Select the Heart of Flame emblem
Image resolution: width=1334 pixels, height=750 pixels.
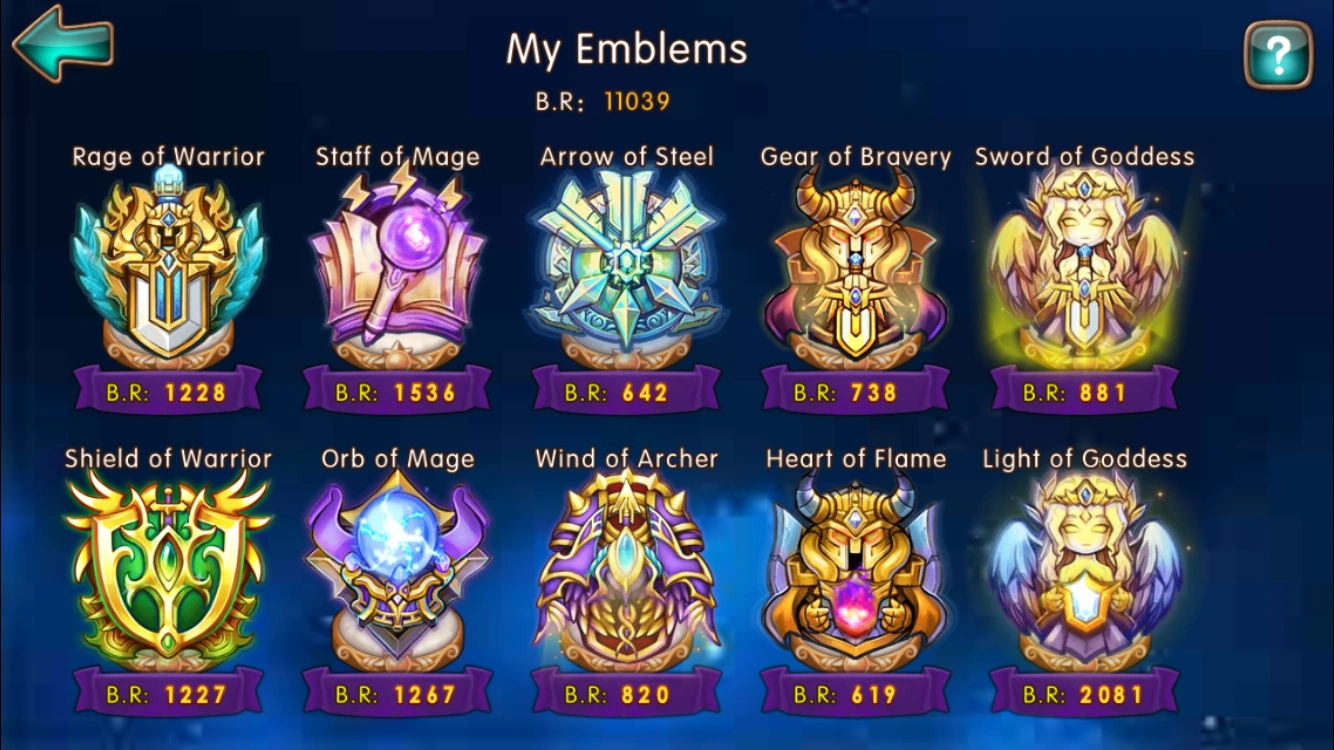[x=855, y=572]
